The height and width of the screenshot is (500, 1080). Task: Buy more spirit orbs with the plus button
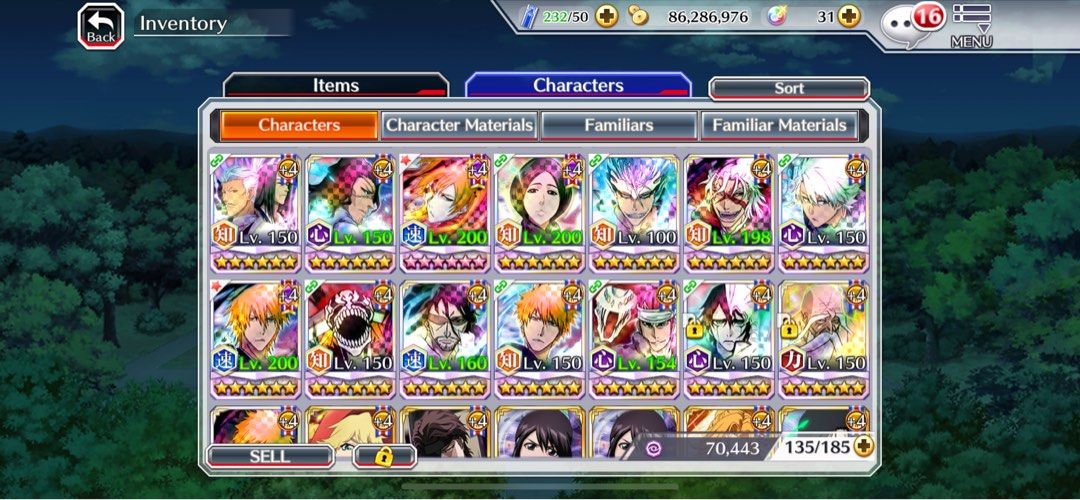[848, 16]
